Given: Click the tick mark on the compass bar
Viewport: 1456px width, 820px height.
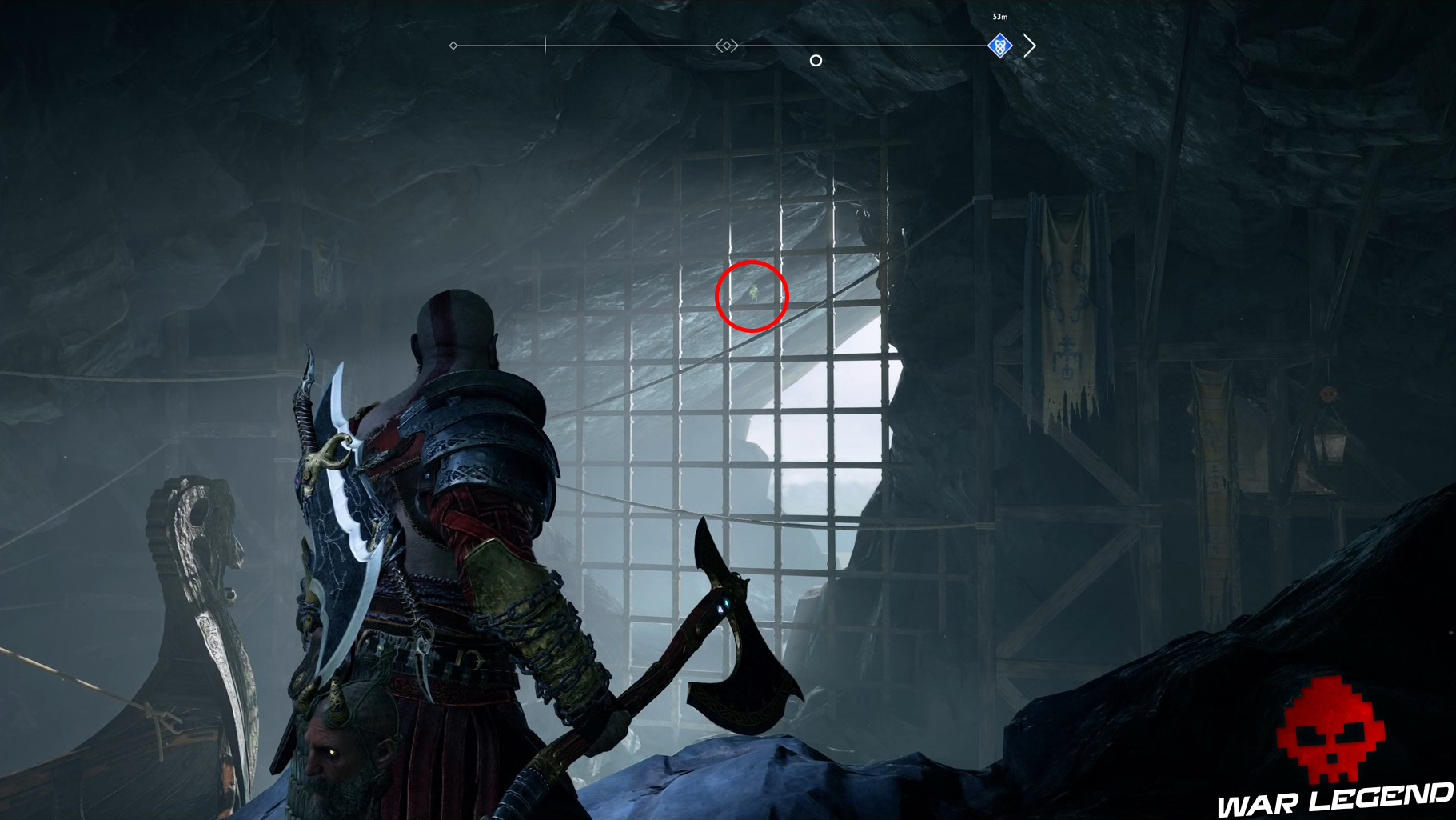Looking at the screenshot, I should point(545,46).
